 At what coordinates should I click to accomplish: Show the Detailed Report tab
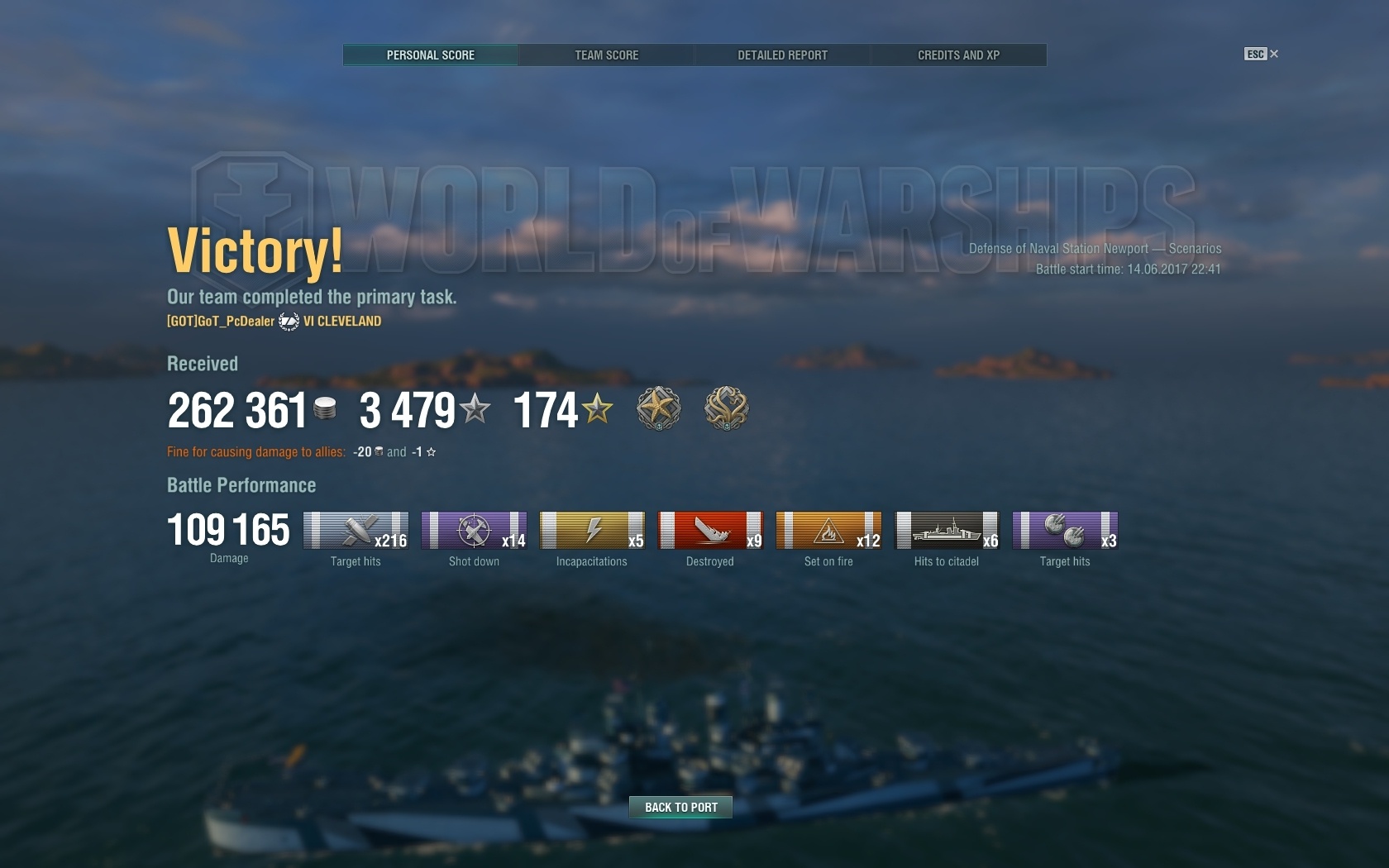pos(782,55)
